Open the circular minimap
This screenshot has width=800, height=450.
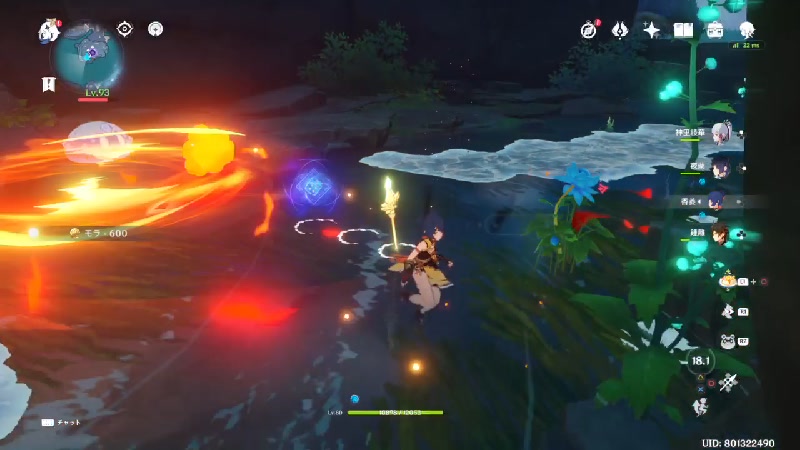[89, 55]
